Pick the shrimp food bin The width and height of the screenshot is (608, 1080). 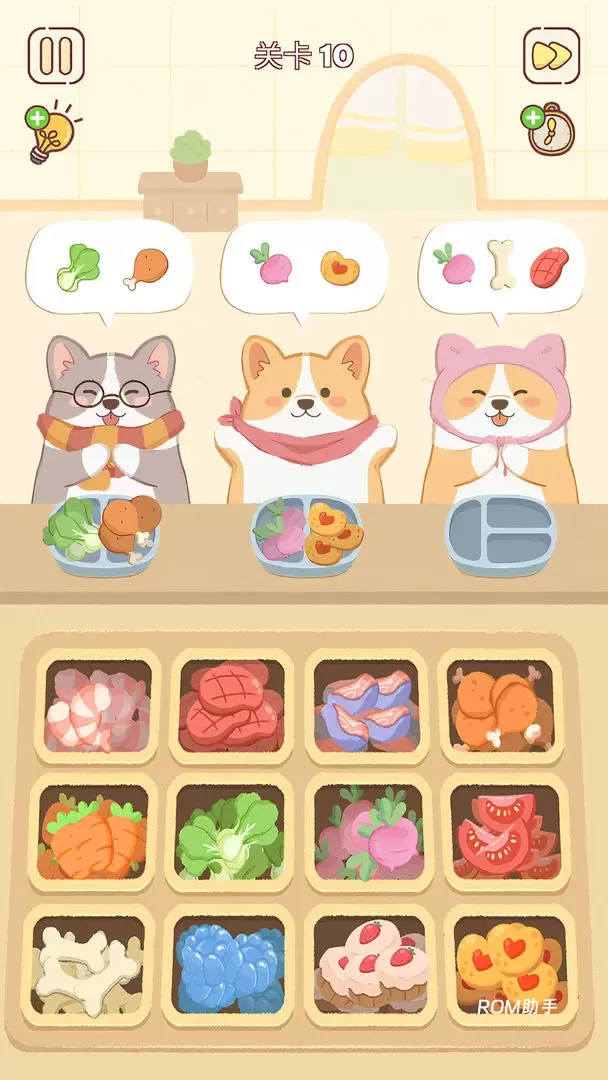pyautogui.click(x=97, y=707)
